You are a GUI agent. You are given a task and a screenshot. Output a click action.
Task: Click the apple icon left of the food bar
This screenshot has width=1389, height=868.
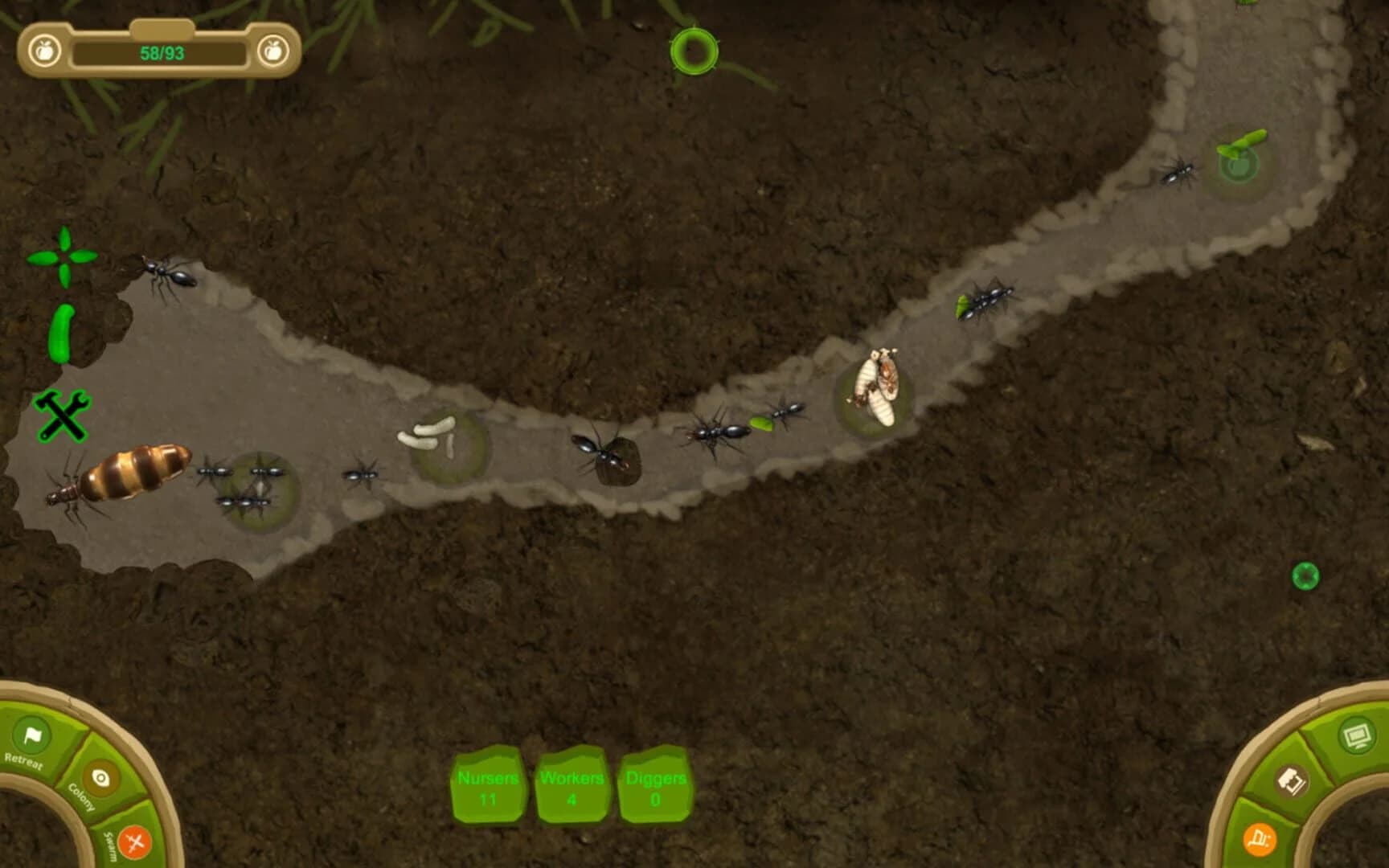[44, 50]
